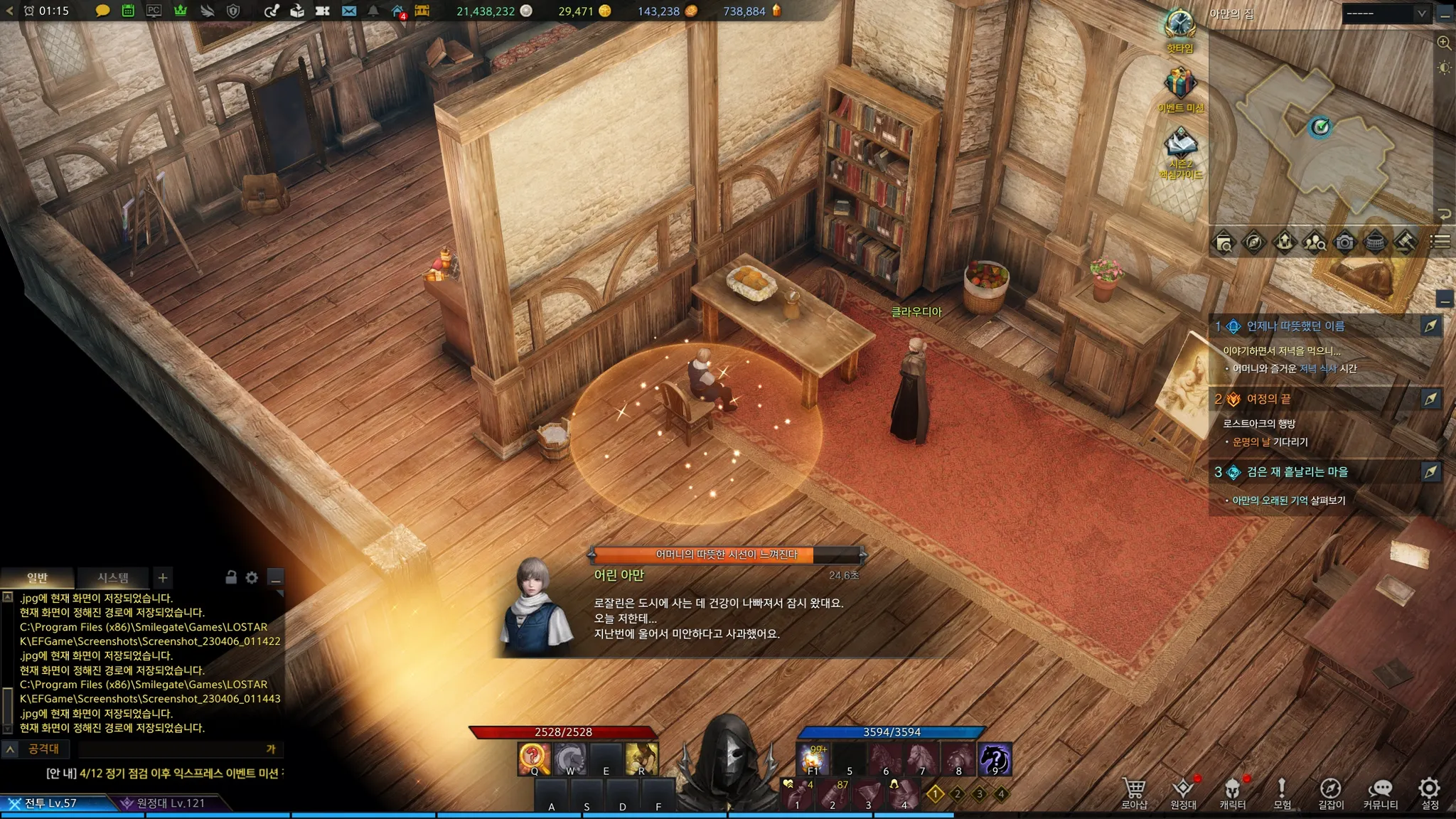Open the 캐릭터 character menu
Image resolution: width=1456 pixels, height=819 pixels.
(1232, 793)
